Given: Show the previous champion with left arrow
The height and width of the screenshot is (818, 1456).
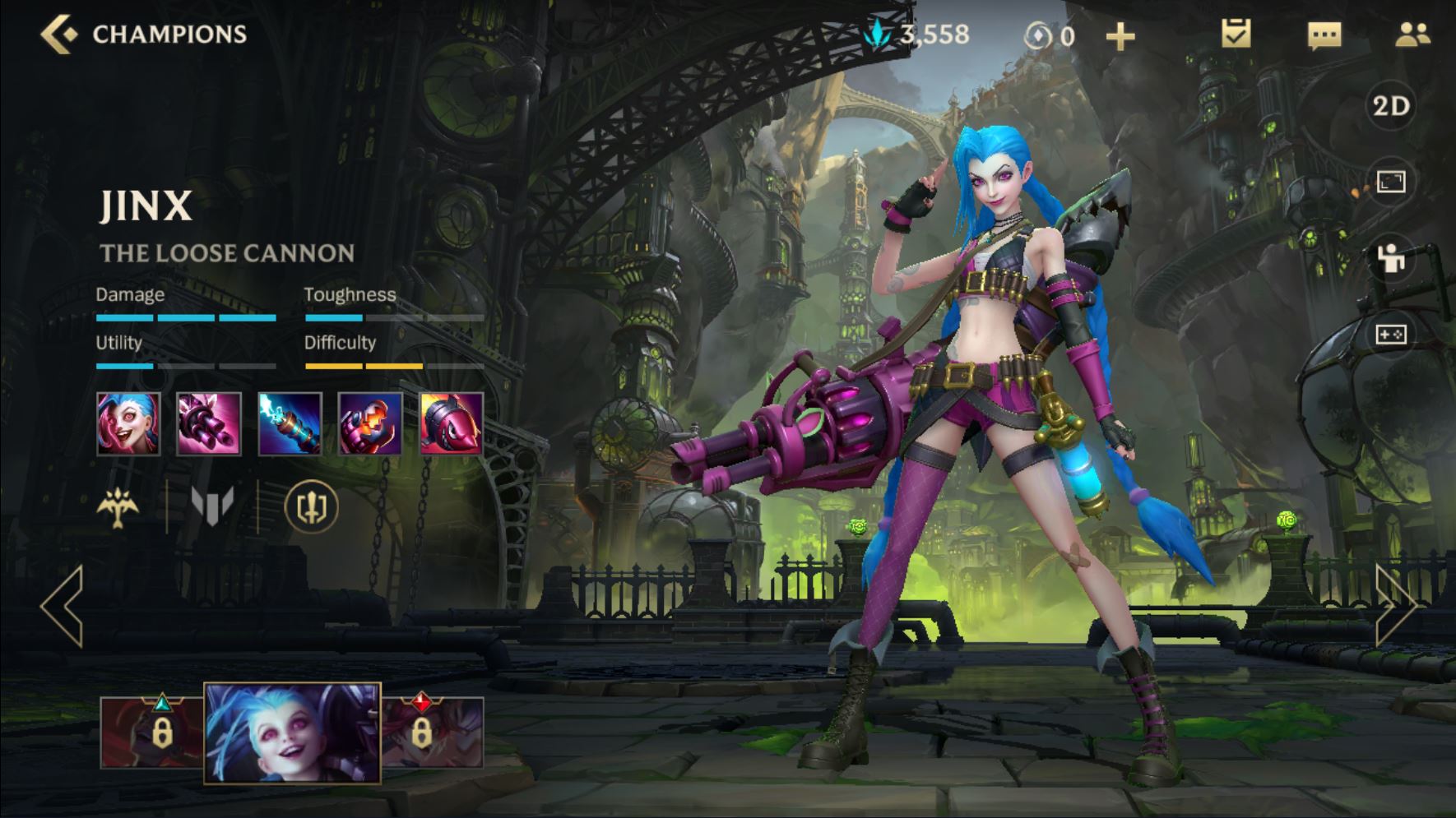Looking at the screenshot, I should 63,607.
